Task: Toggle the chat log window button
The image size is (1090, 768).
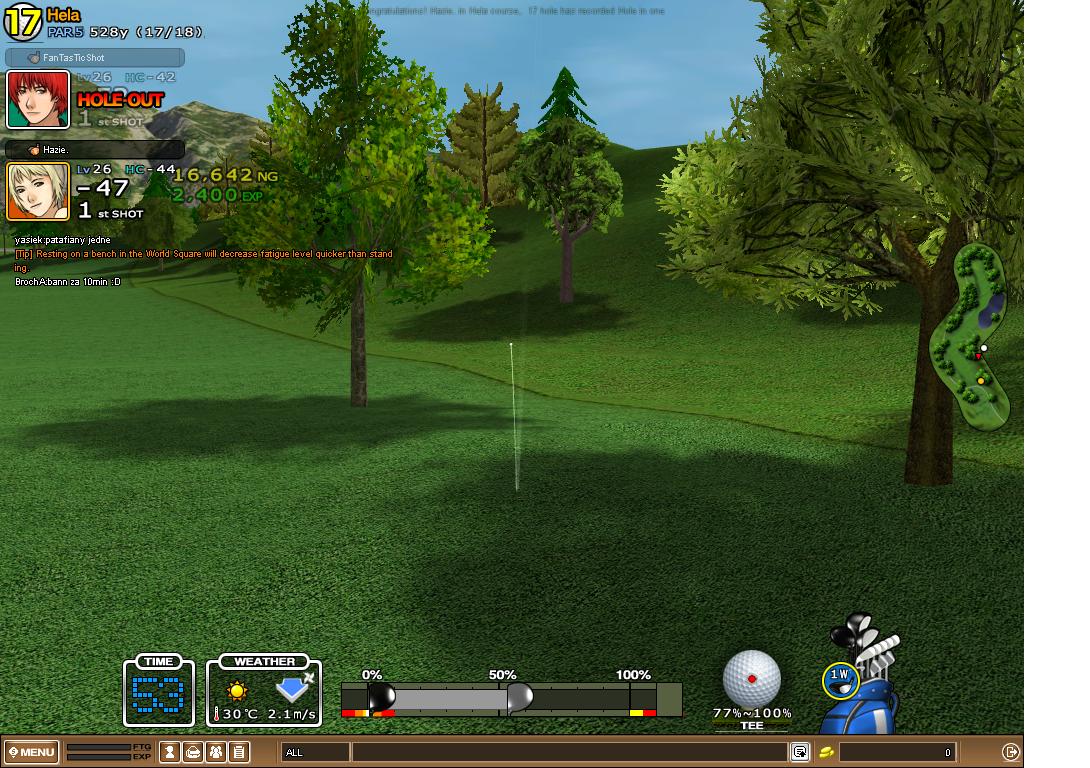Action: 800,752
